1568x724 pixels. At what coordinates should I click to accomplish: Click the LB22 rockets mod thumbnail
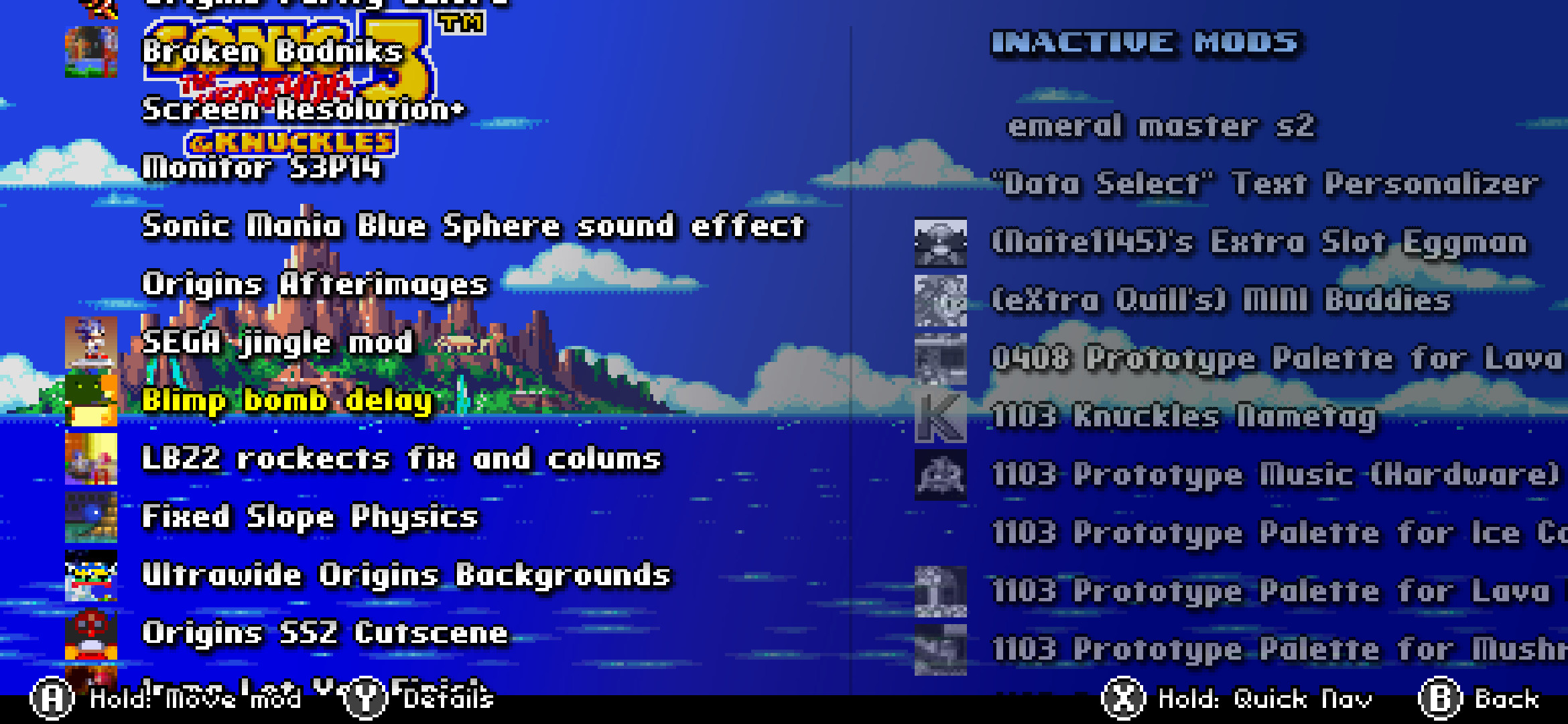(x=92, y=461)
